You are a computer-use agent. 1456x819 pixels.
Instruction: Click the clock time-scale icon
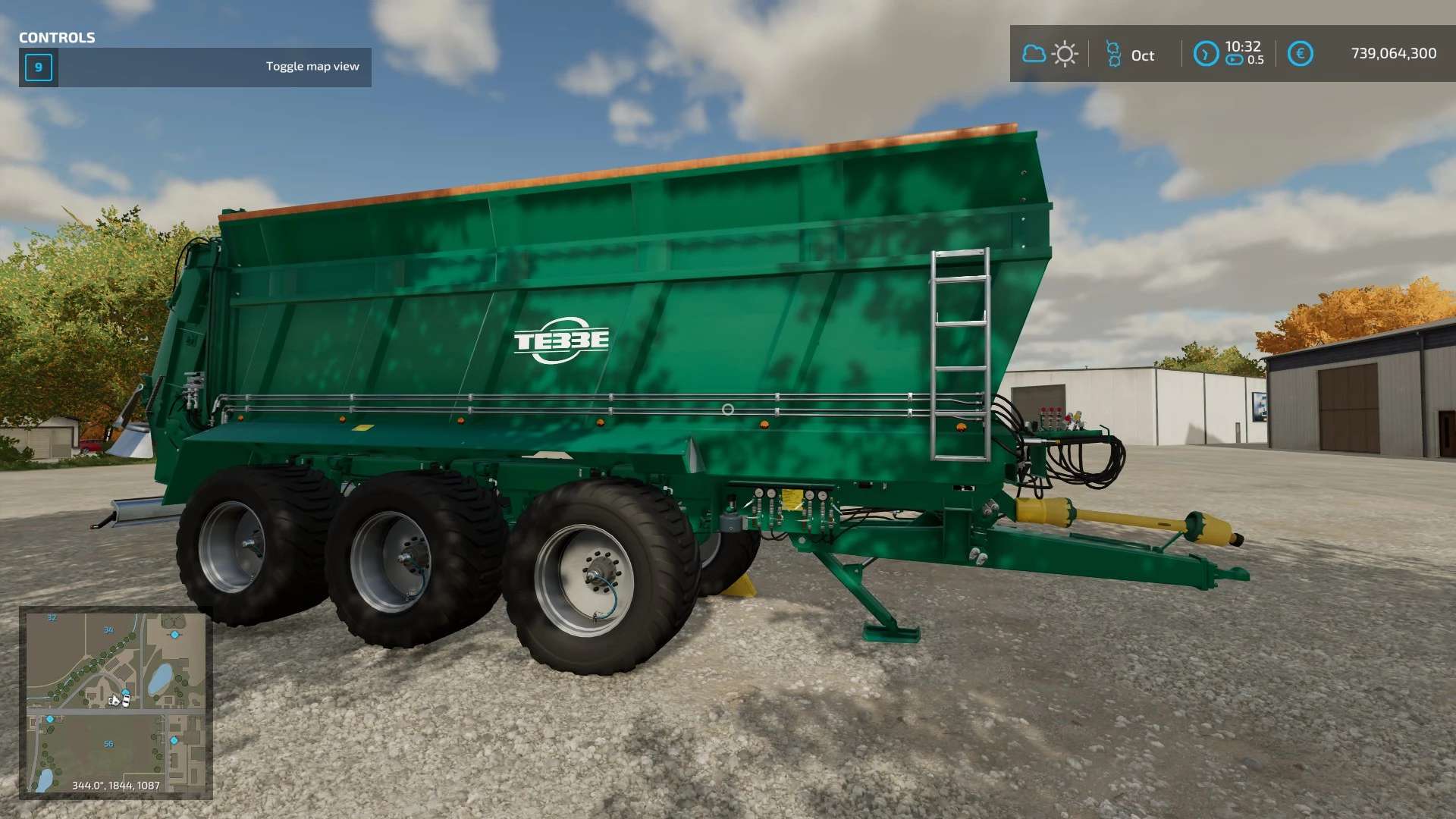tap(1205, 54)
